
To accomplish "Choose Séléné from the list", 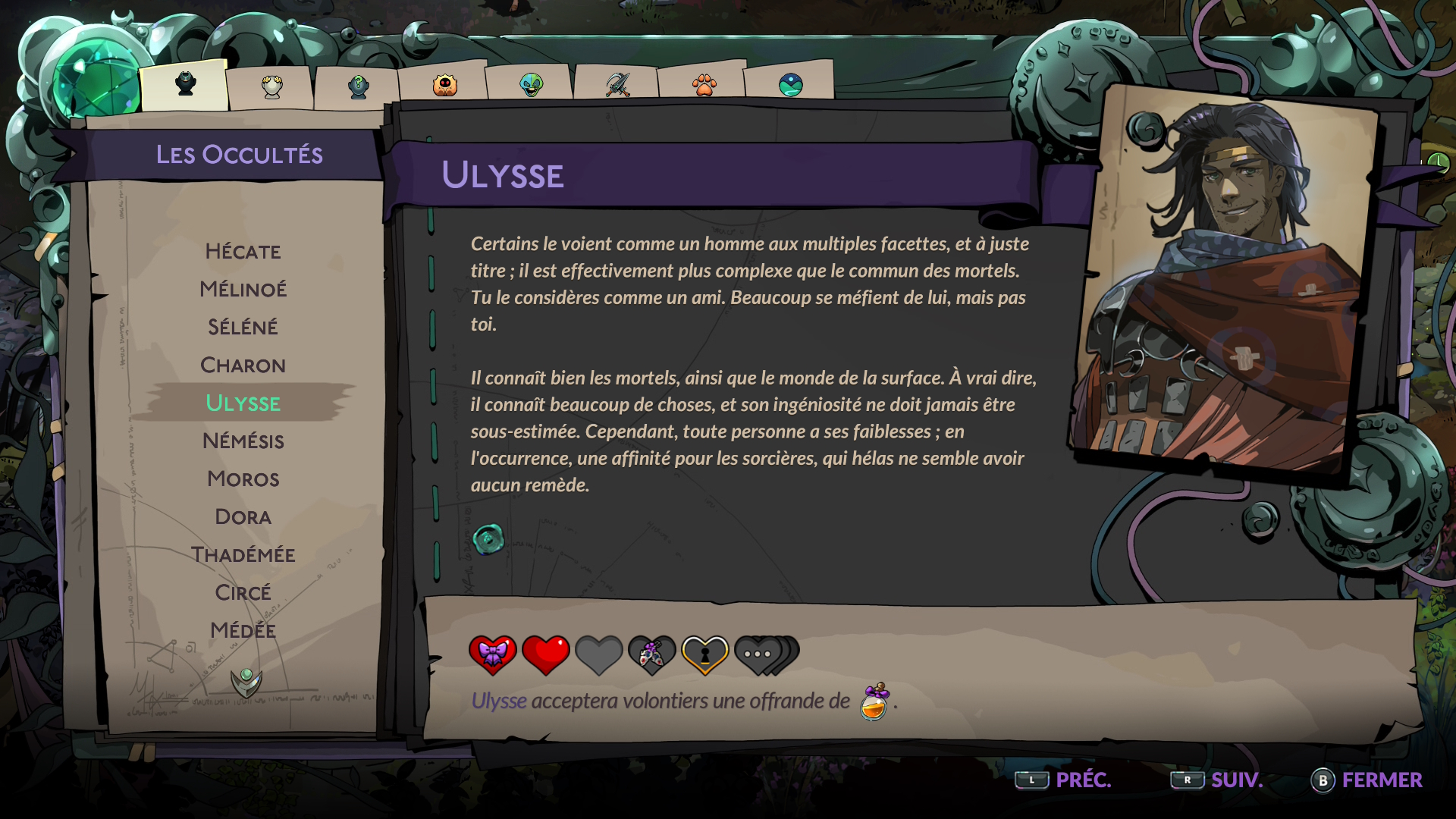I will click(x=243, y=328).
